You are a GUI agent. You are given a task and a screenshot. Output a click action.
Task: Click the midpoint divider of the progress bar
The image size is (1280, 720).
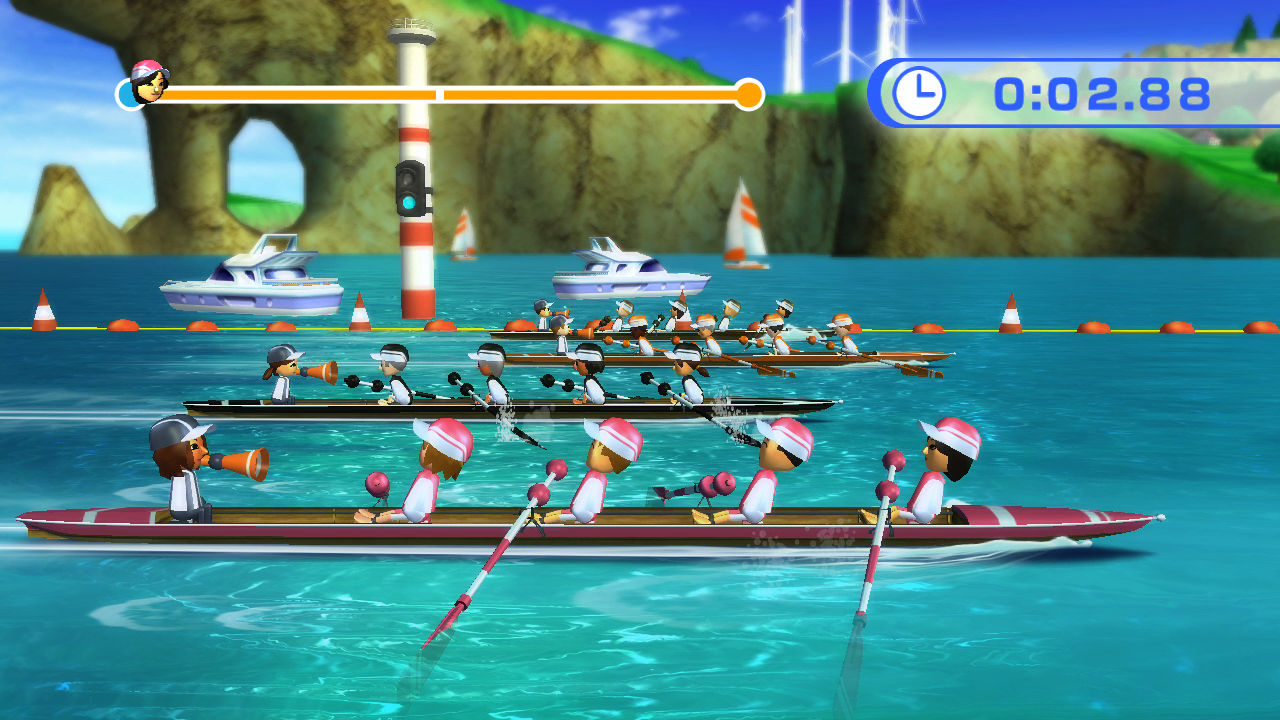pyautogui.click(x=440, y=95)
